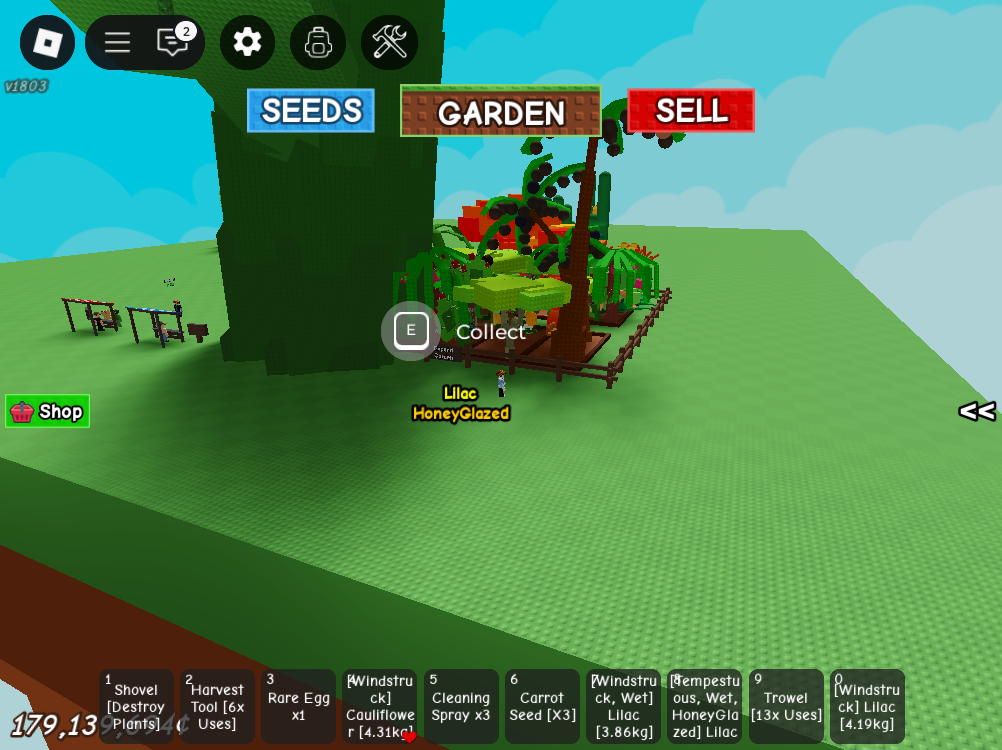This screenshot has width=1002, height=750.
Task: Open the Roblox logo menu
Action: click(47, 42)
